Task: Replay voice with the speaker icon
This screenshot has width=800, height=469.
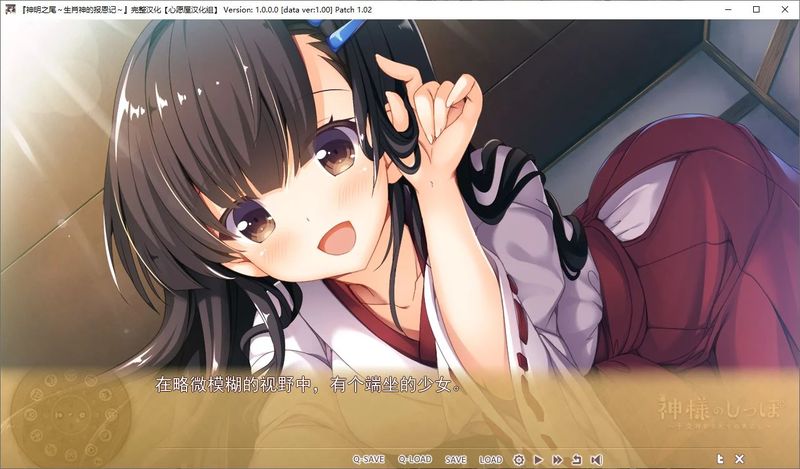Action: click(x=596, y=459)
